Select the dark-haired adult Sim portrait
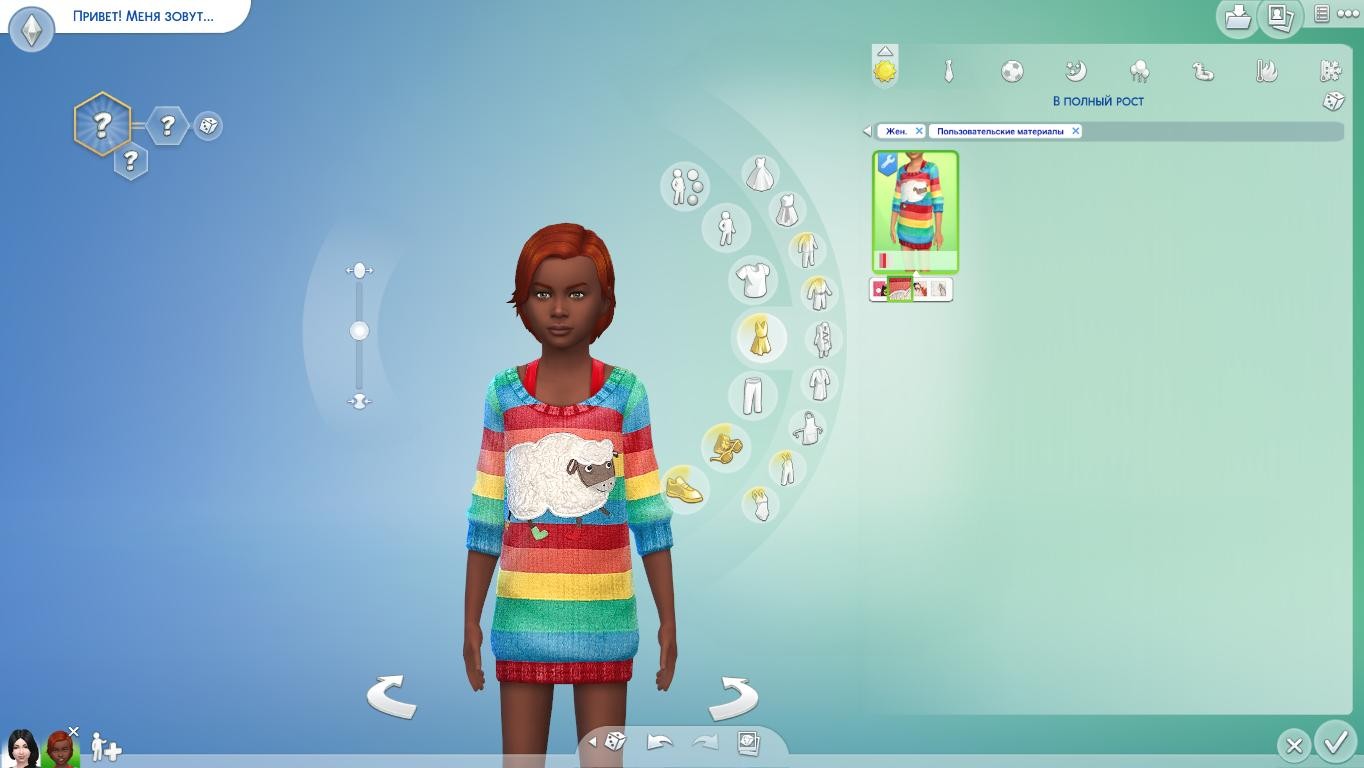Viewport: 1364px width, 768px height. point(21,747)
